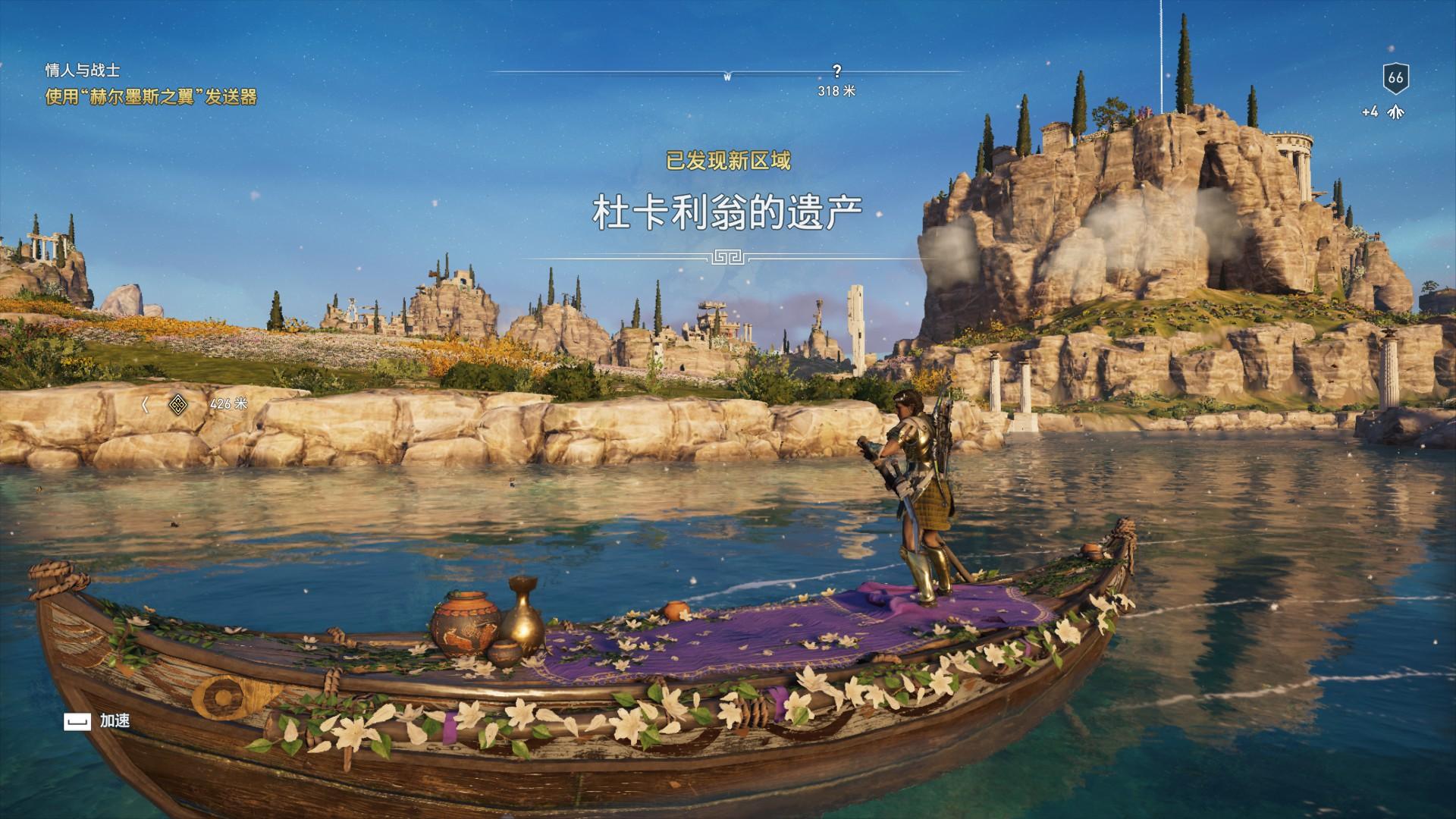Select the diamond quest objective marker
The width and height of the screenshot is (1456, 819).
coord(177,404)
